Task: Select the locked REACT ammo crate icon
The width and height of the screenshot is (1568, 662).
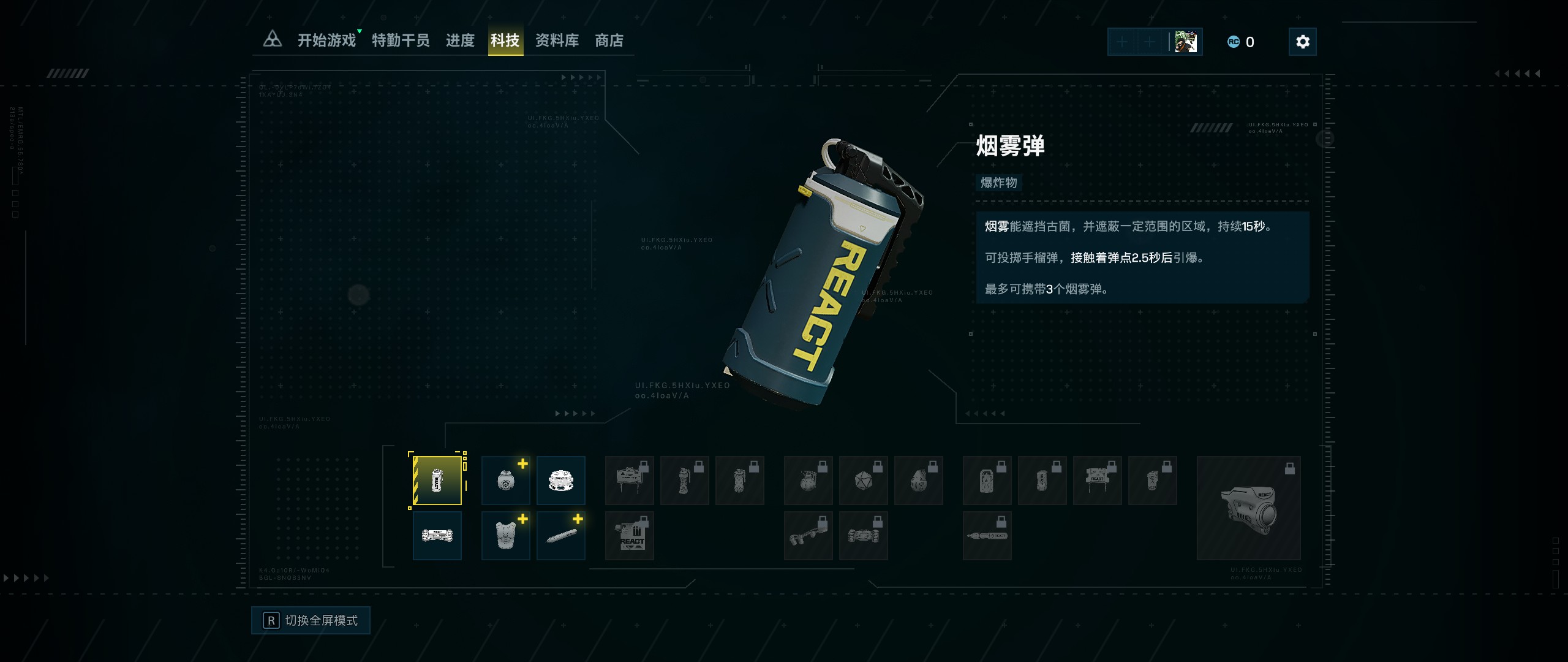Action: coord(630,535)
